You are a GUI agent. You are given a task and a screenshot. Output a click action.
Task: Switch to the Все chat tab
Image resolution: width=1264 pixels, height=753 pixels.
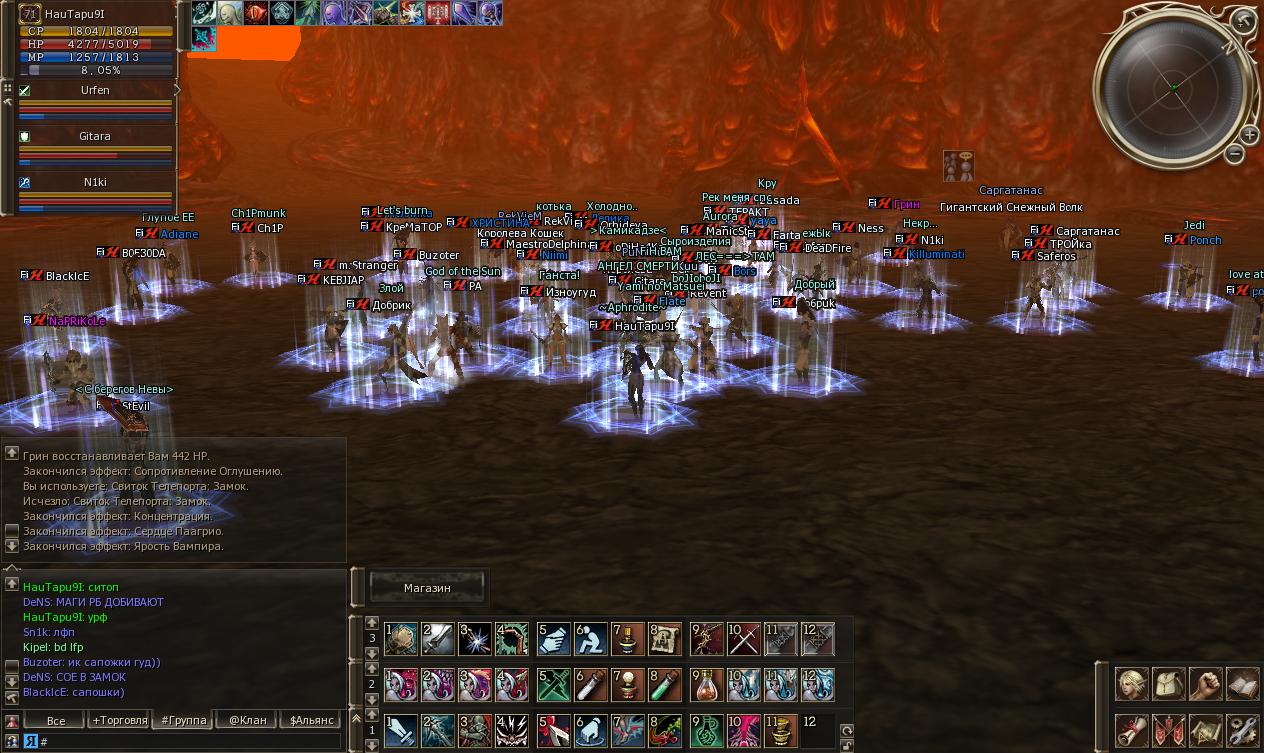pyautogui.click(x=56, y=720)
